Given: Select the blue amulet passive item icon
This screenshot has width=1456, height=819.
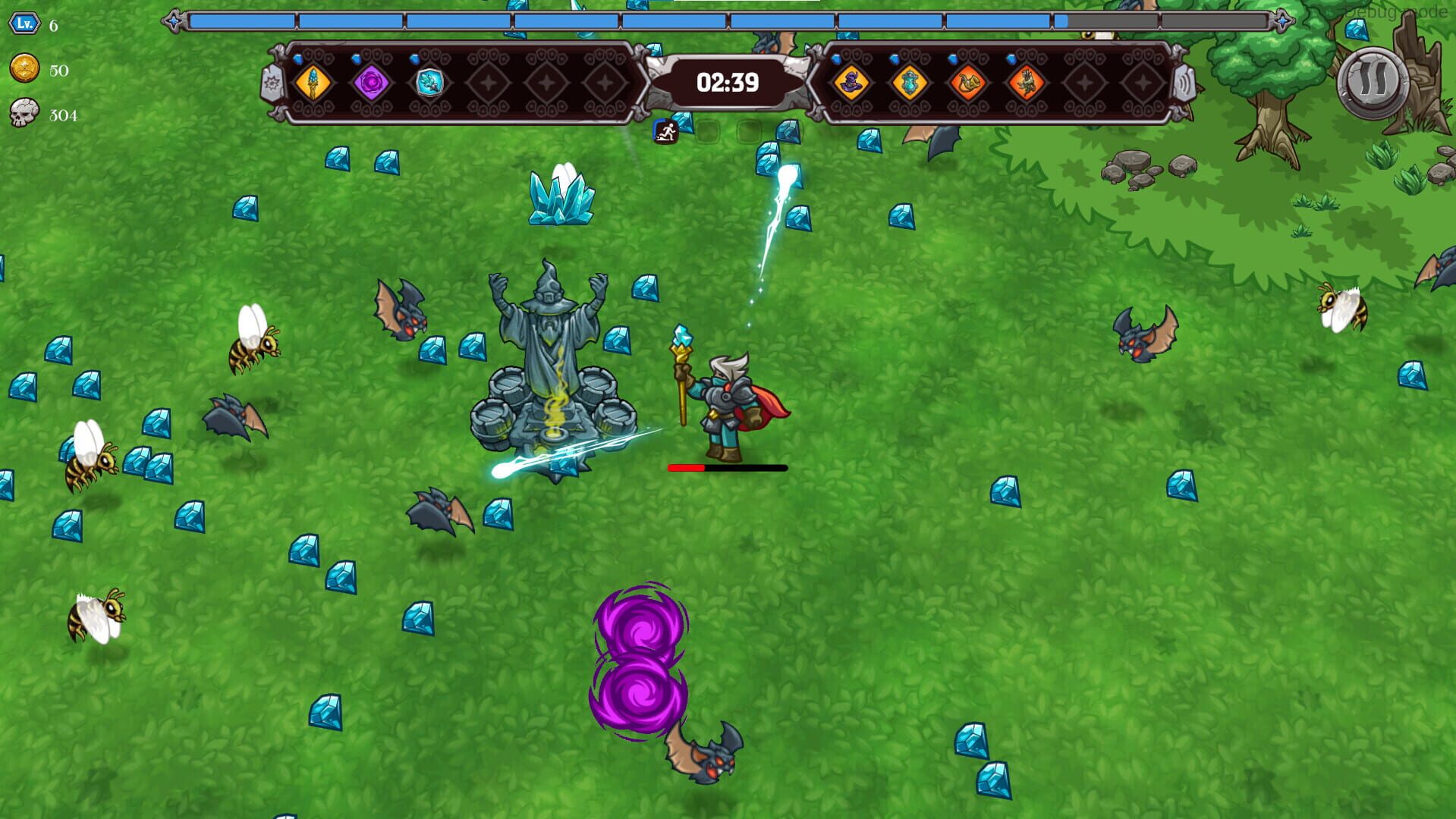Looking at the screenshot, I should [907, 83].
